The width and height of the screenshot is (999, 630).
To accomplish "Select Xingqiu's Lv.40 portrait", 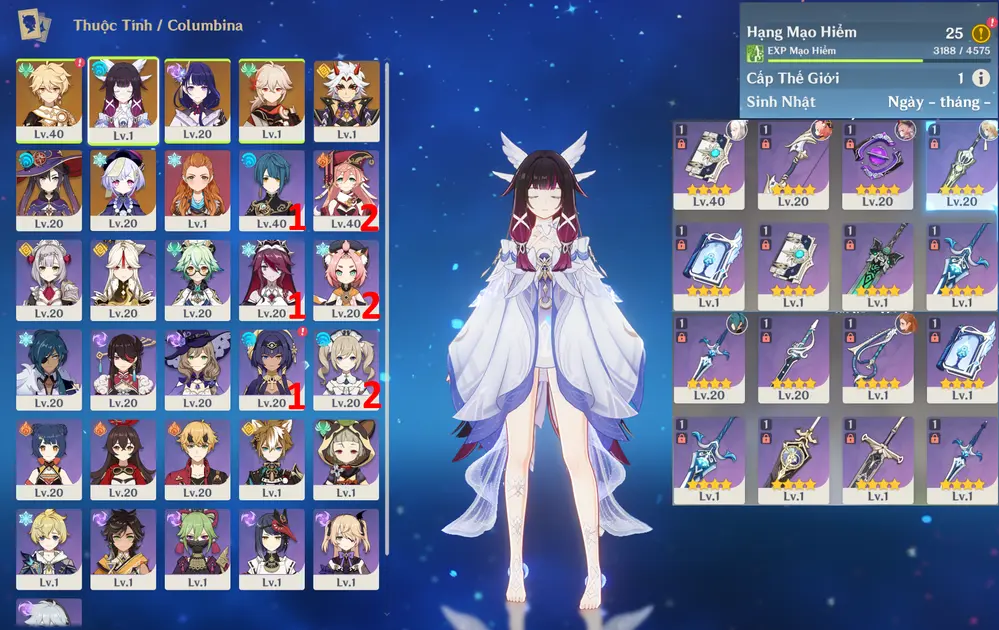I will [268, 183].
